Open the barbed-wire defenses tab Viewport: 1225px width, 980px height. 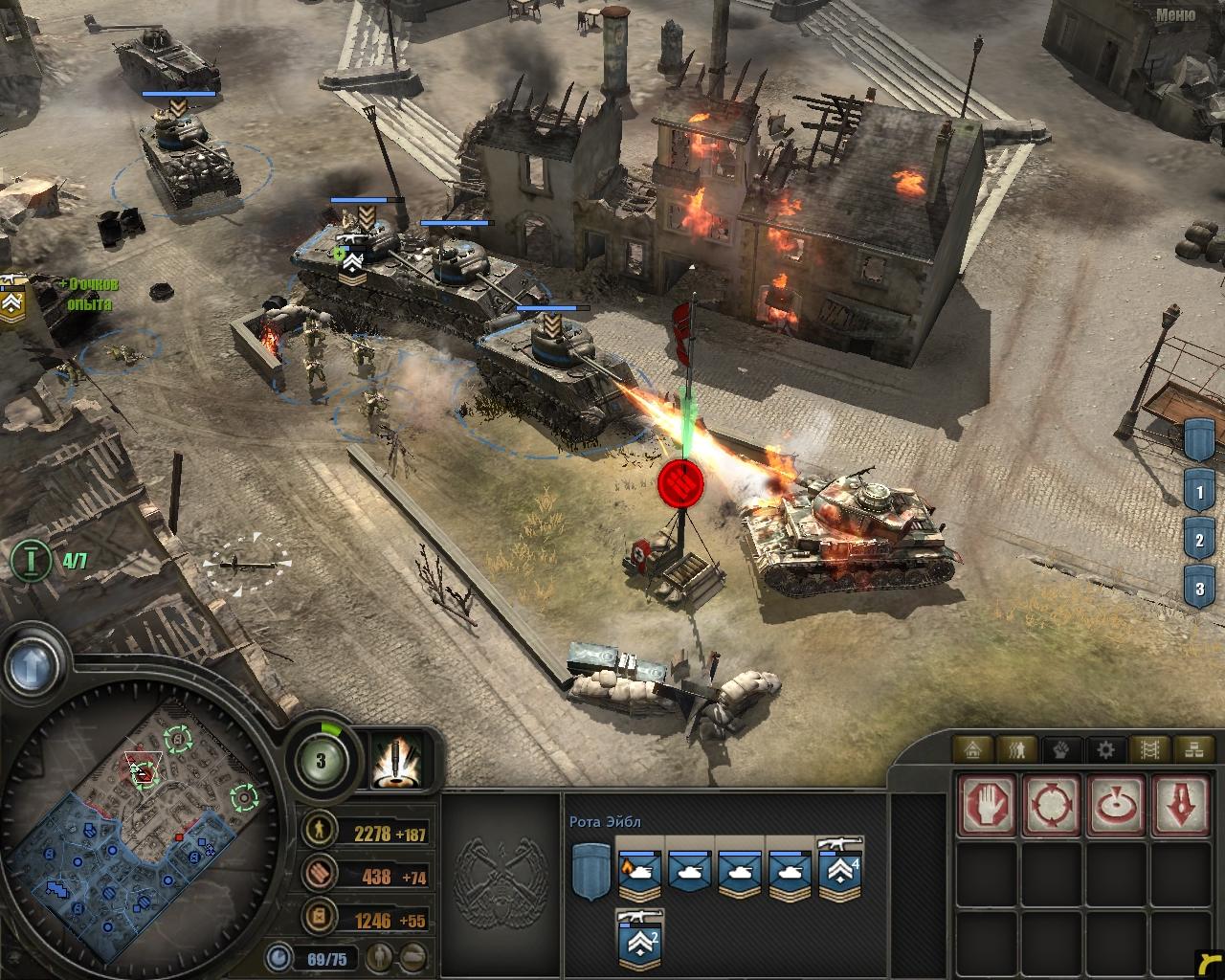click(1147, 748)
